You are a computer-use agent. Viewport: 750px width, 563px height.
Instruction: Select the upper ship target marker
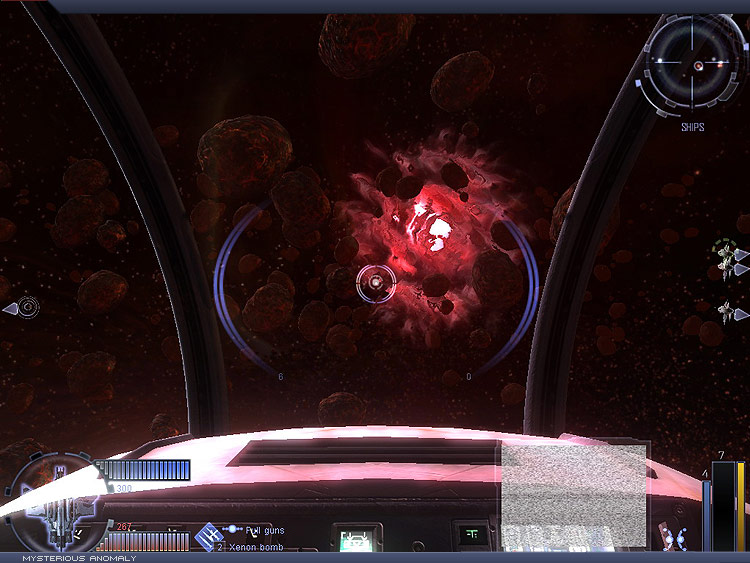pos(726,257)
